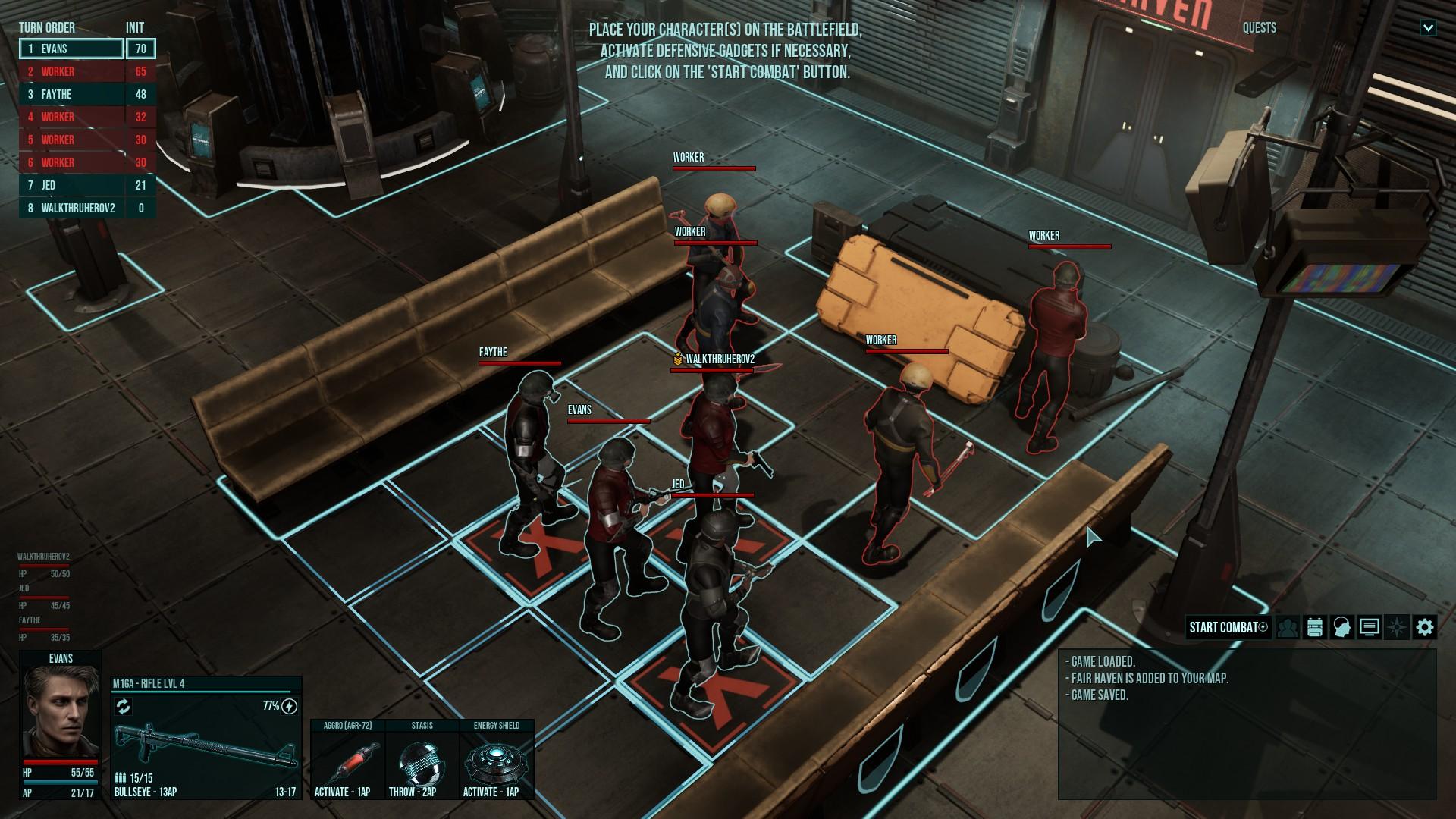Open the squad group icon

coord(1287,627)
